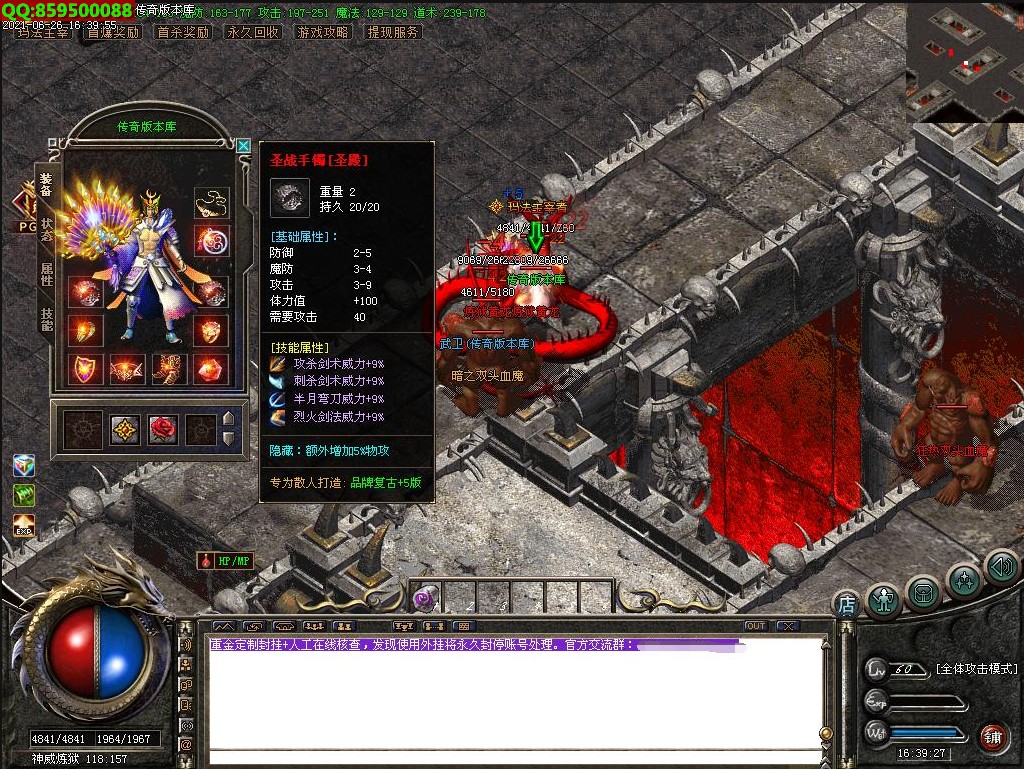
Task: Toggle the HP/MP potion button
Action: point(225,561)
